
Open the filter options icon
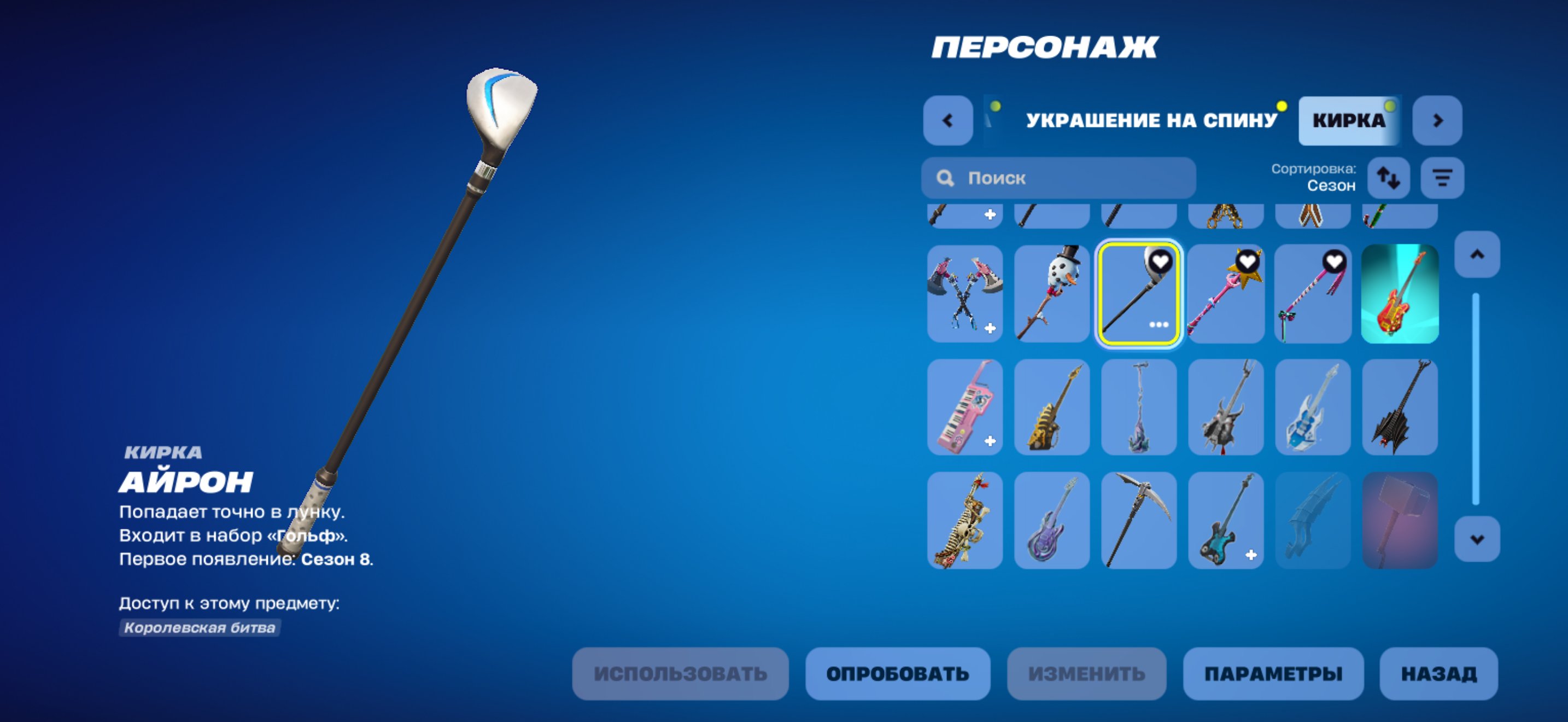1442,177
